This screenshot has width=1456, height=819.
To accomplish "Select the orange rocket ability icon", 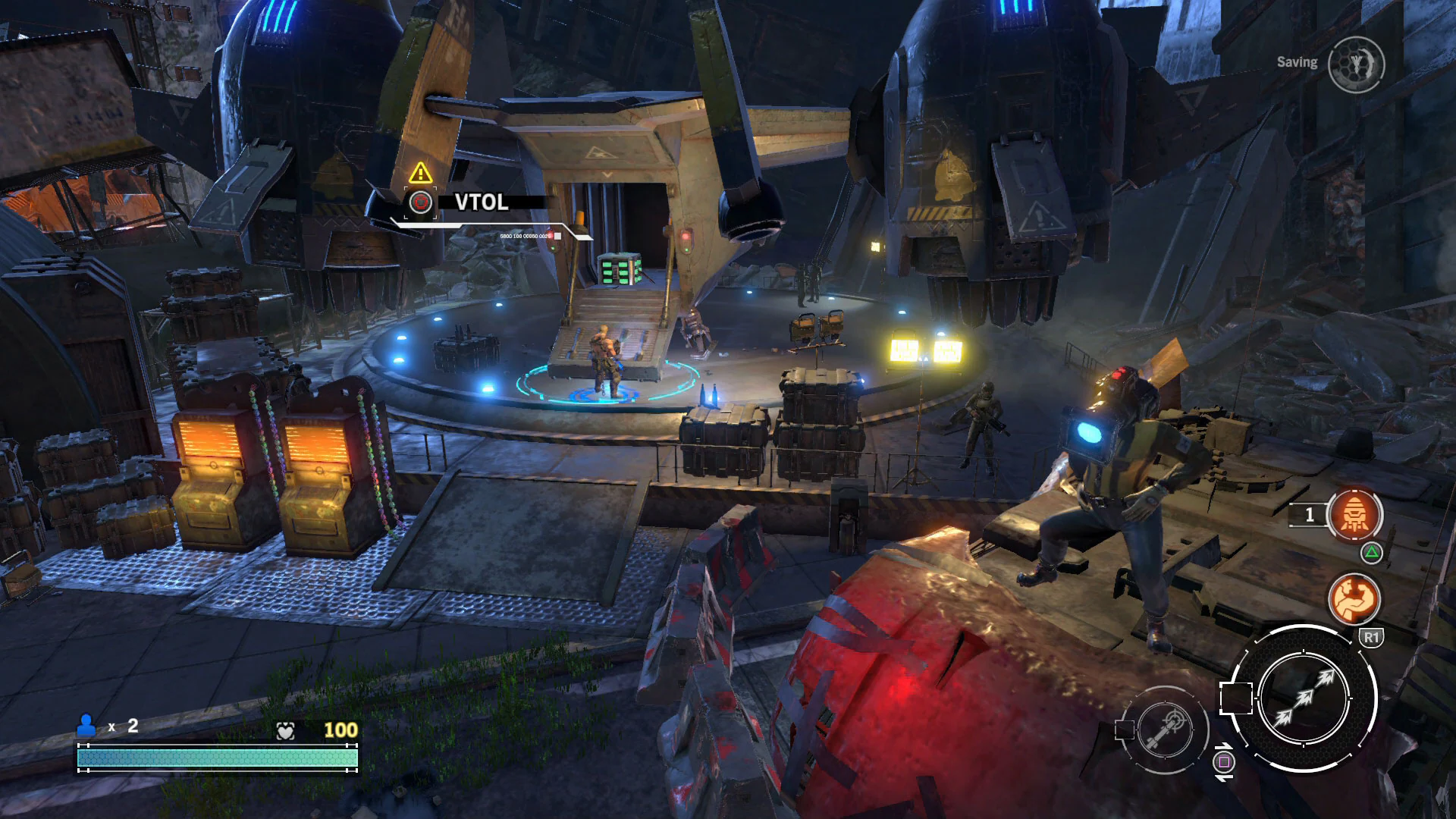I will pyautogui.click(x=1355, y=513).
